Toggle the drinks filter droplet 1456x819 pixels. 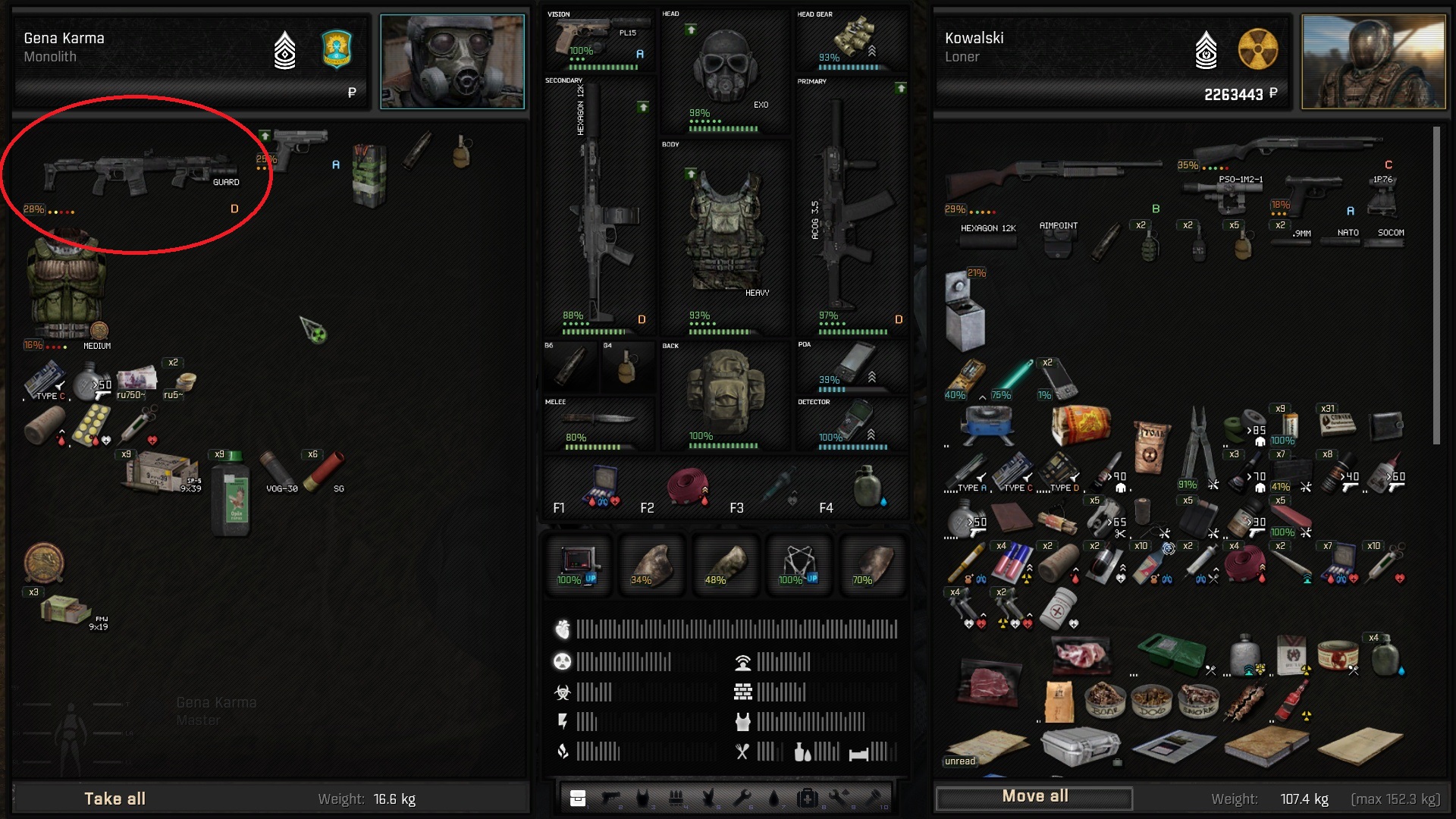click(x=773, y=796)
